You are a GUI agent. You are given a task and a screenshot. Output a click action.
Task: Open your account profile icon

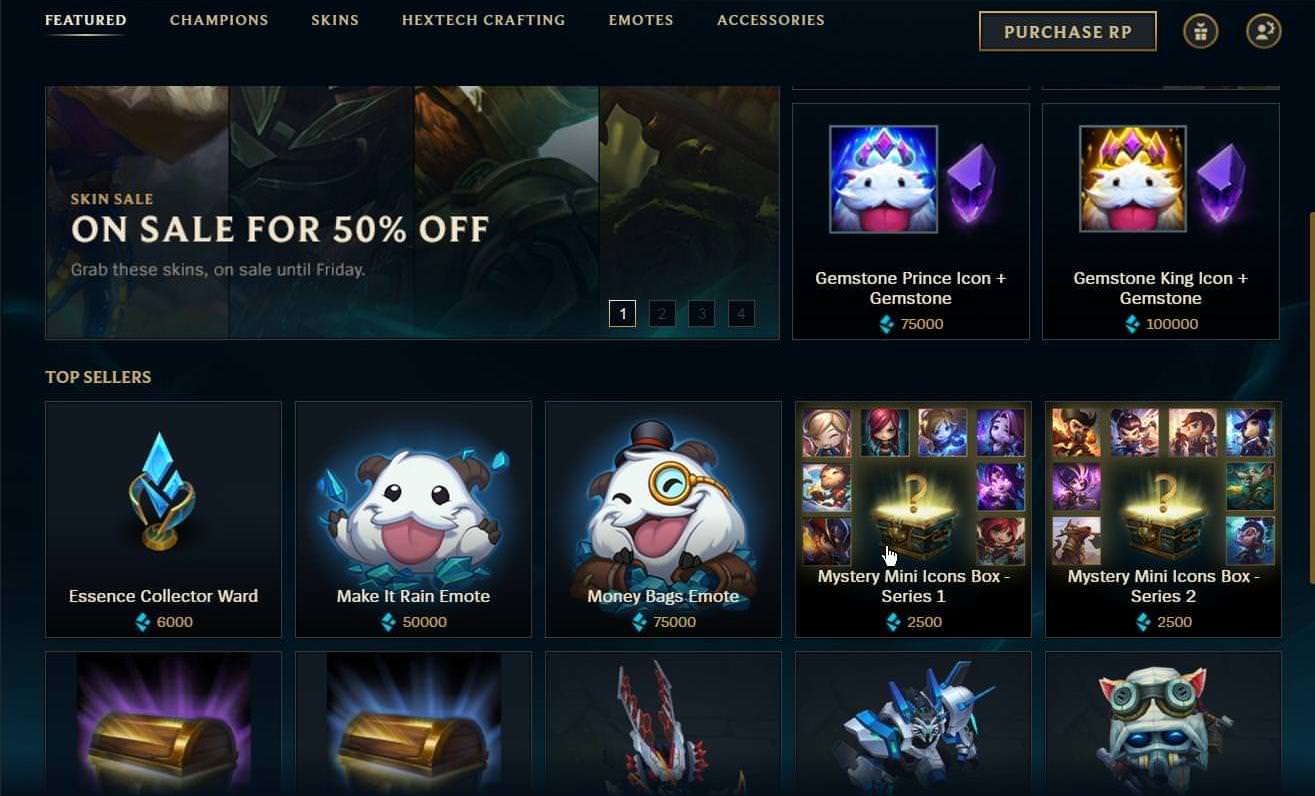(x=1263, y=31)
